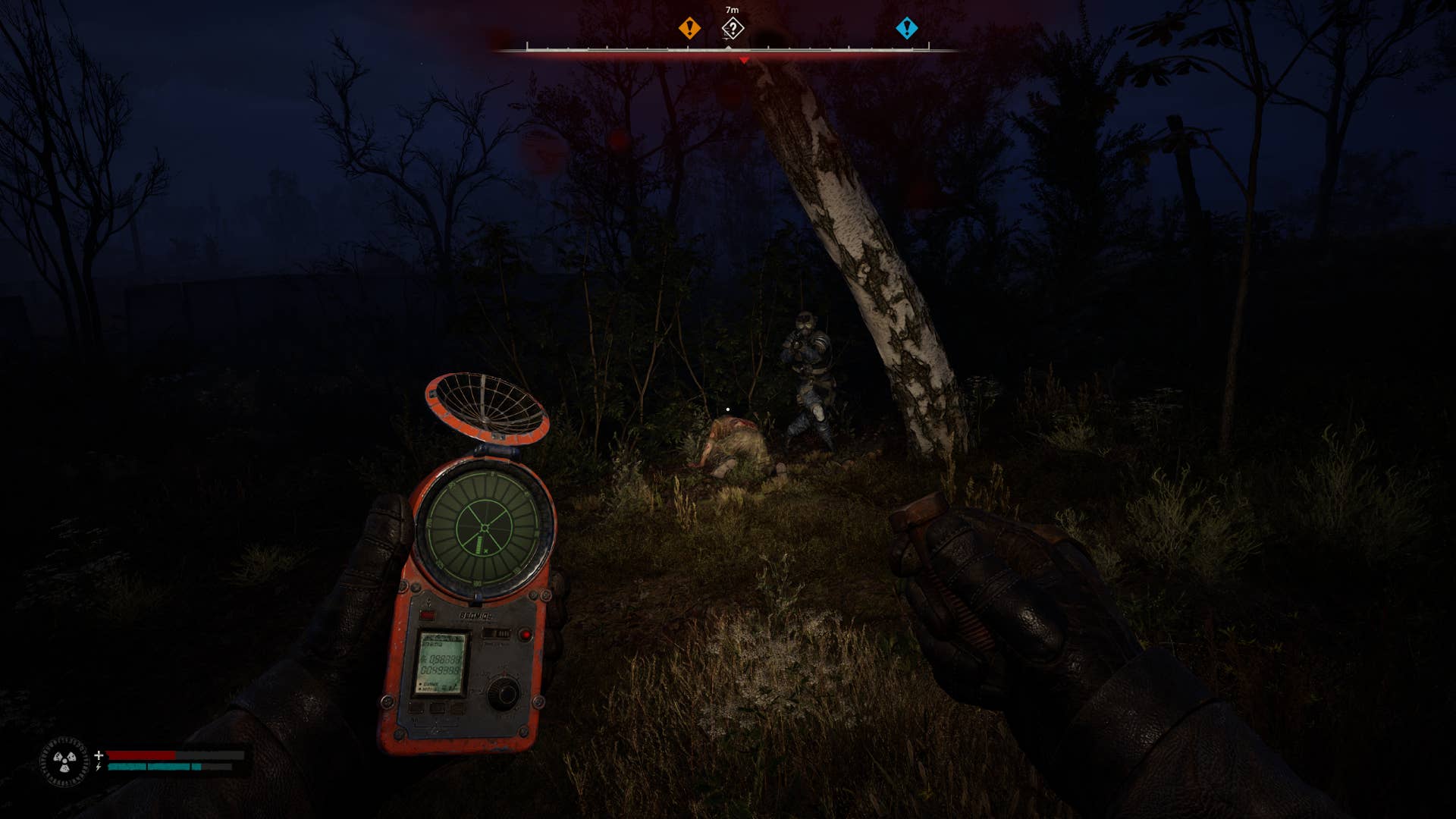Select the white question mark compass marker
Screen dimensions: 1456x819
[x=733, y=29]
